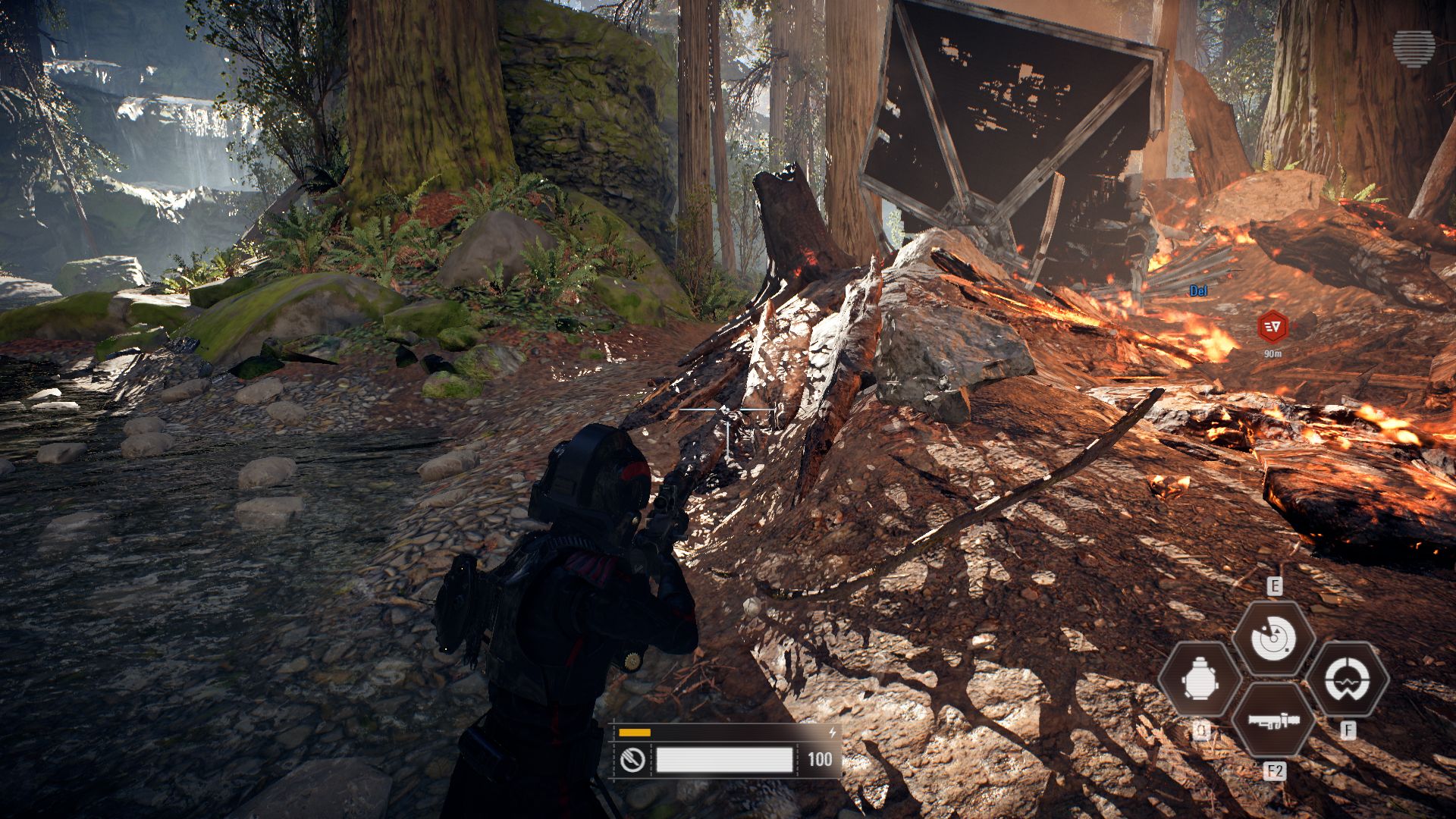Viewport: 1456px width, 819px height.
Task: Select the thermal detonator grenade ability
Action: tap(1200, 679)
